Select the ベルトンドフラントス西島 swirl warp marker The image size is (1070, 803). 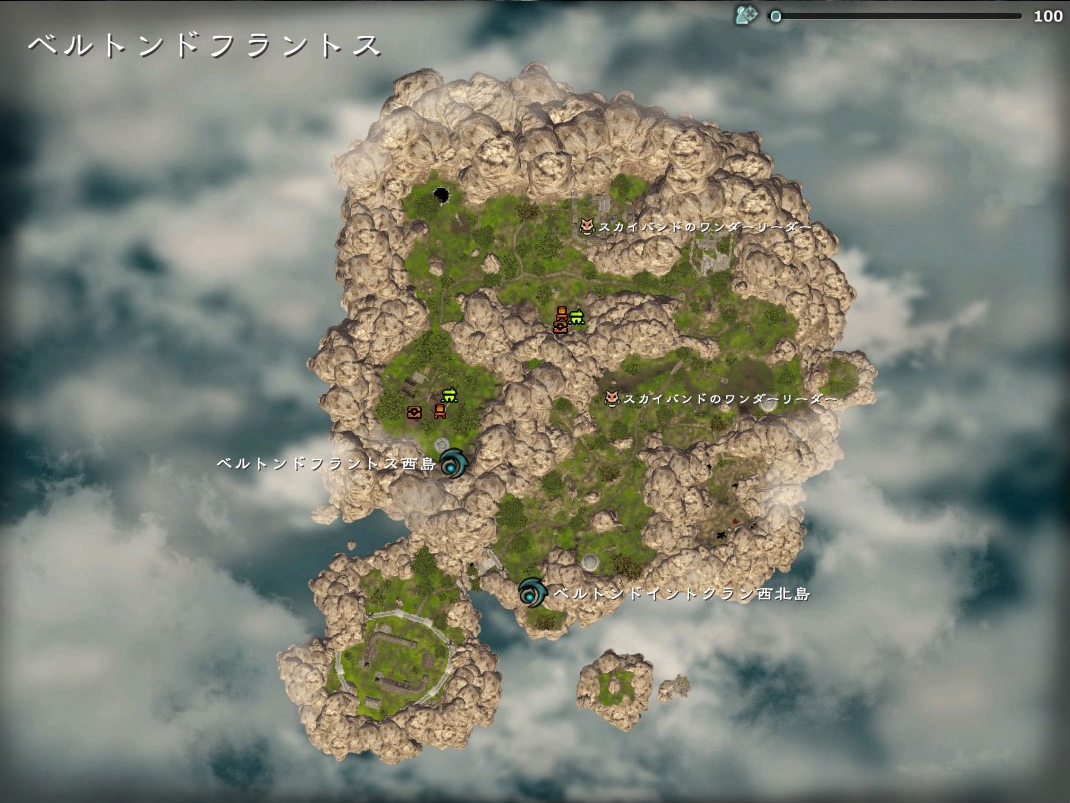455,463
